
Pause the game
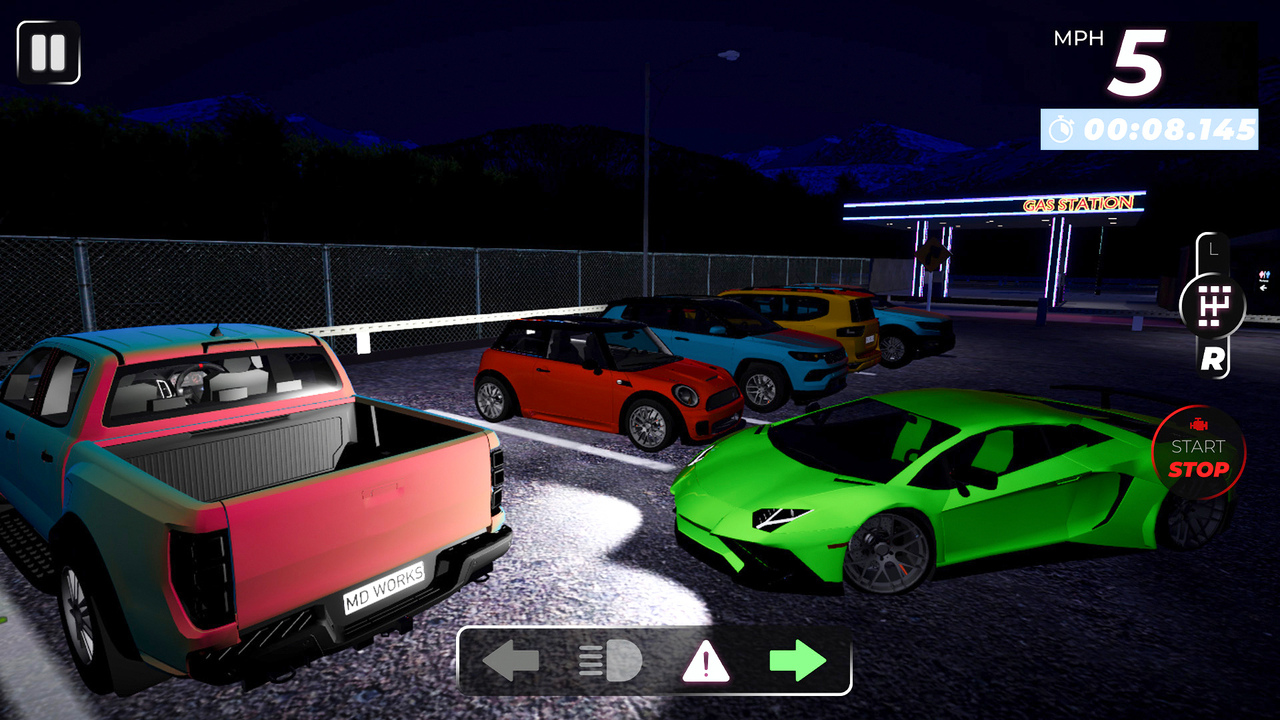click(48, 52)
